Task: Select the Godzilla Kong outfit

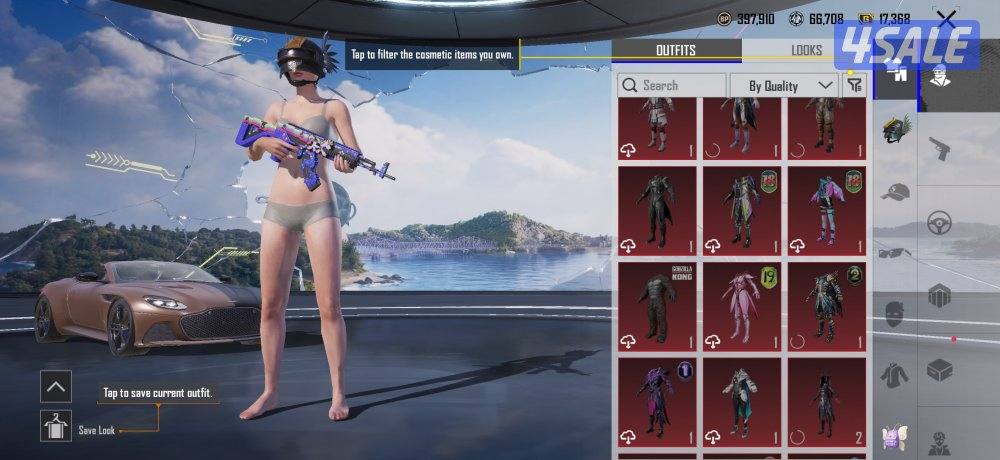Action: click(657, 303)
